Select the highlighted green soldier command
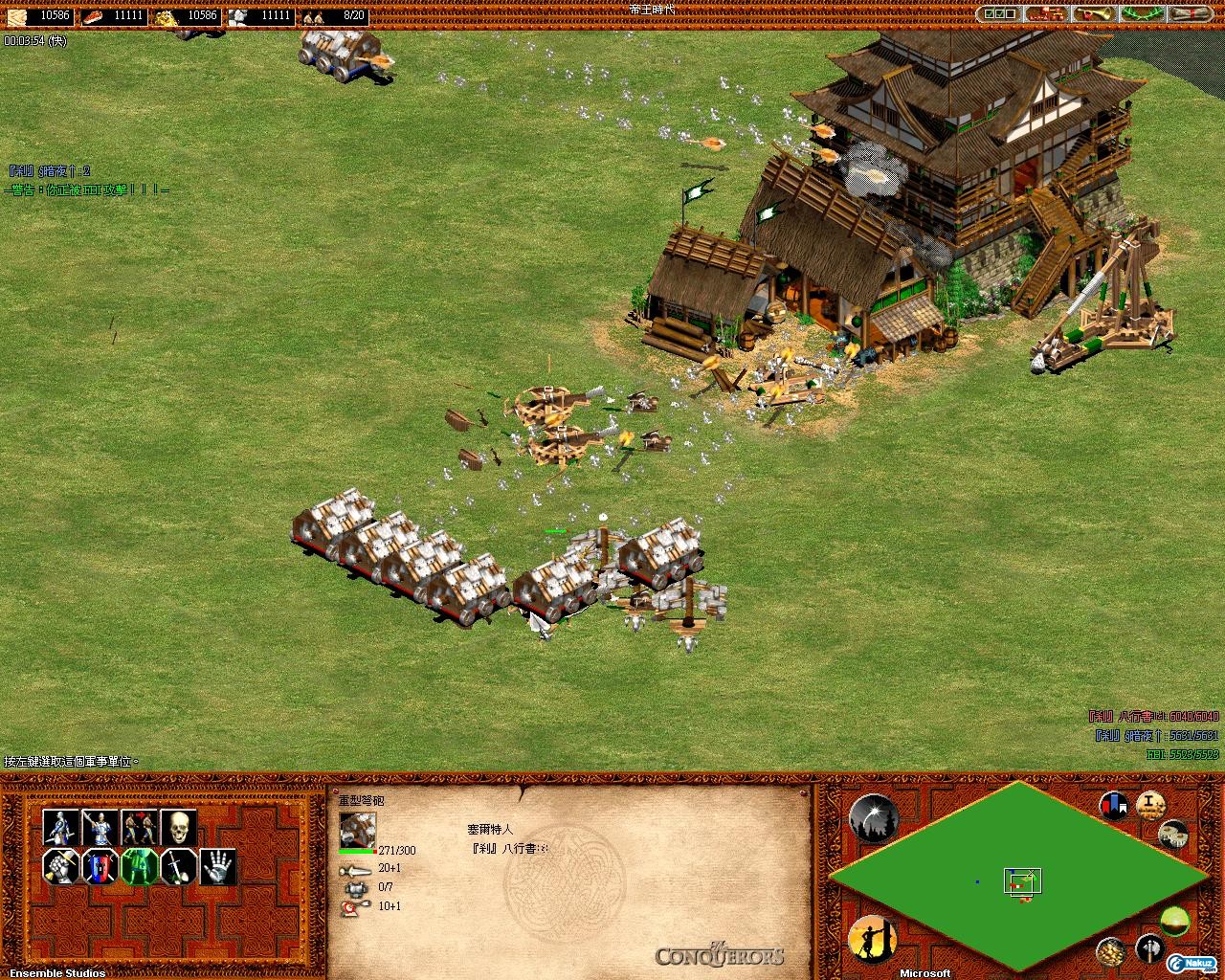 point(140,867)
